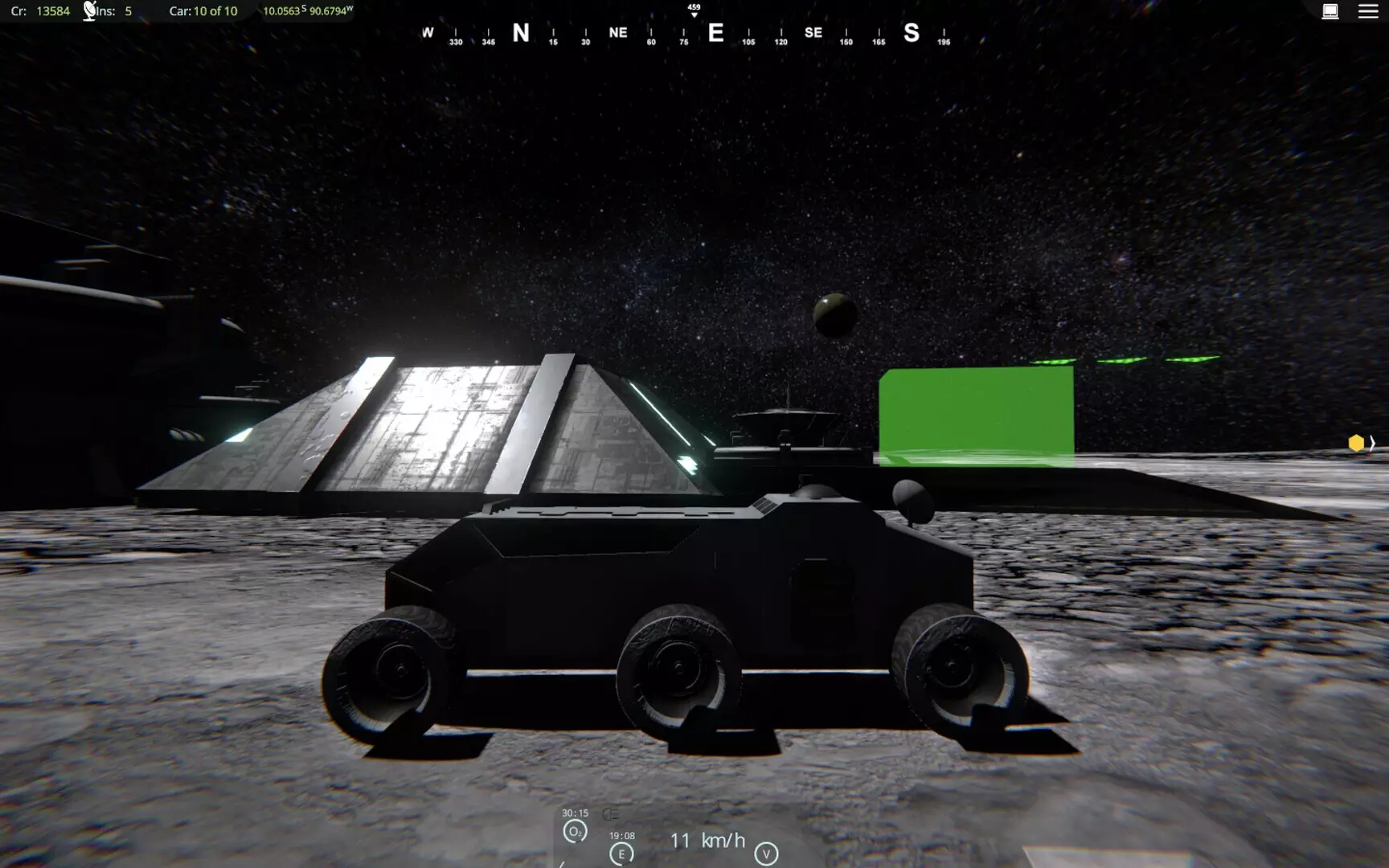Select the N marker on the compass bar

pos(520,32)
